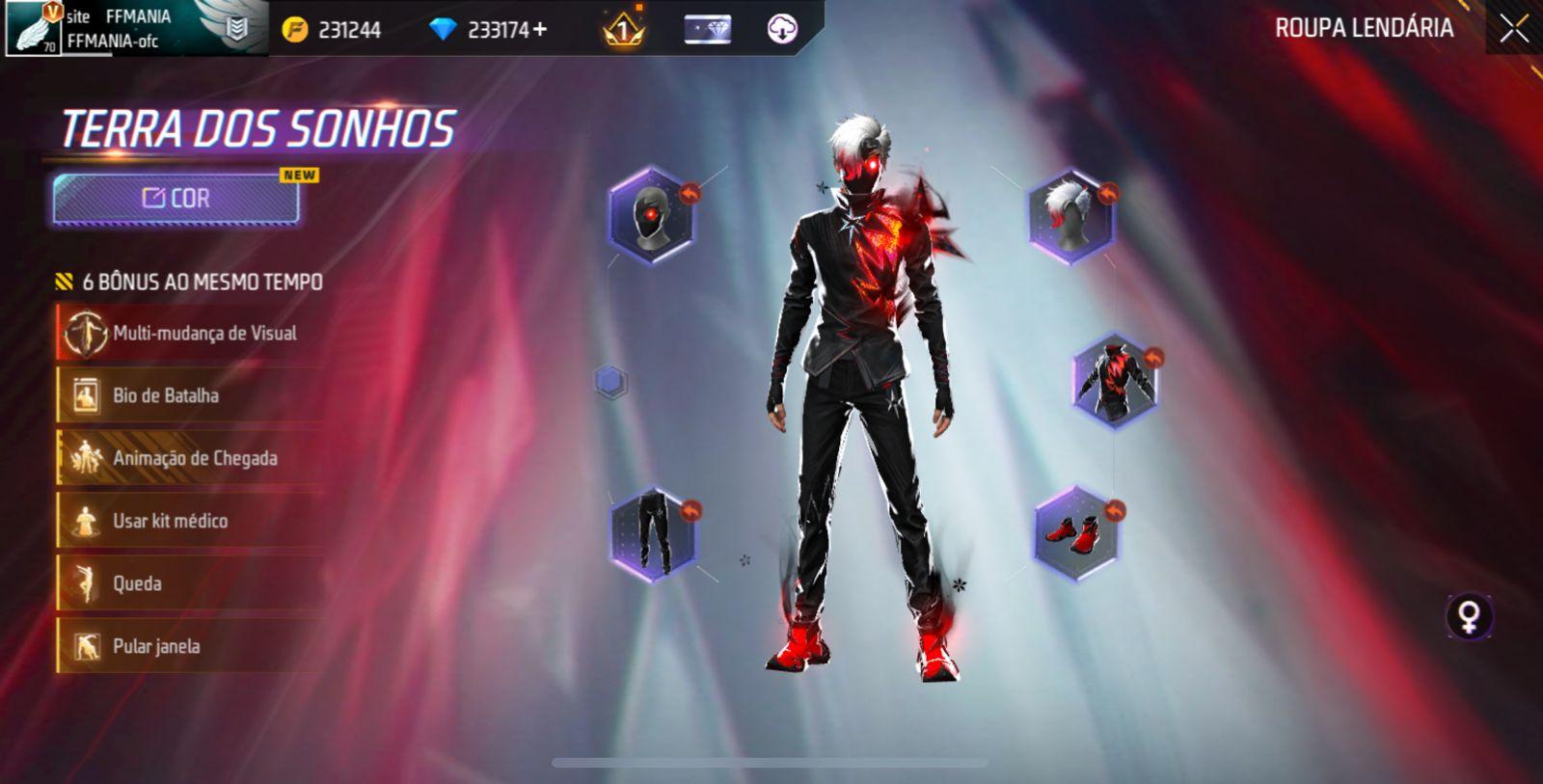
Task: Add more diamonds with the plus button
Action: [540, 30]
